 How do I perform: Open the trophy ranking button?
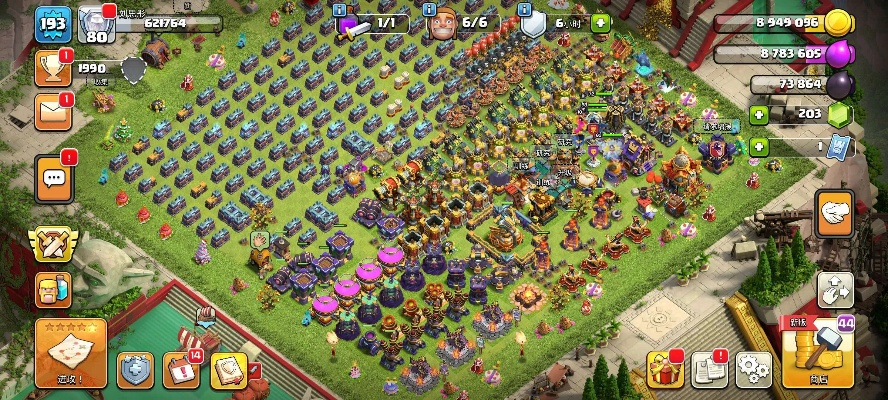click(x=53, y=68)
